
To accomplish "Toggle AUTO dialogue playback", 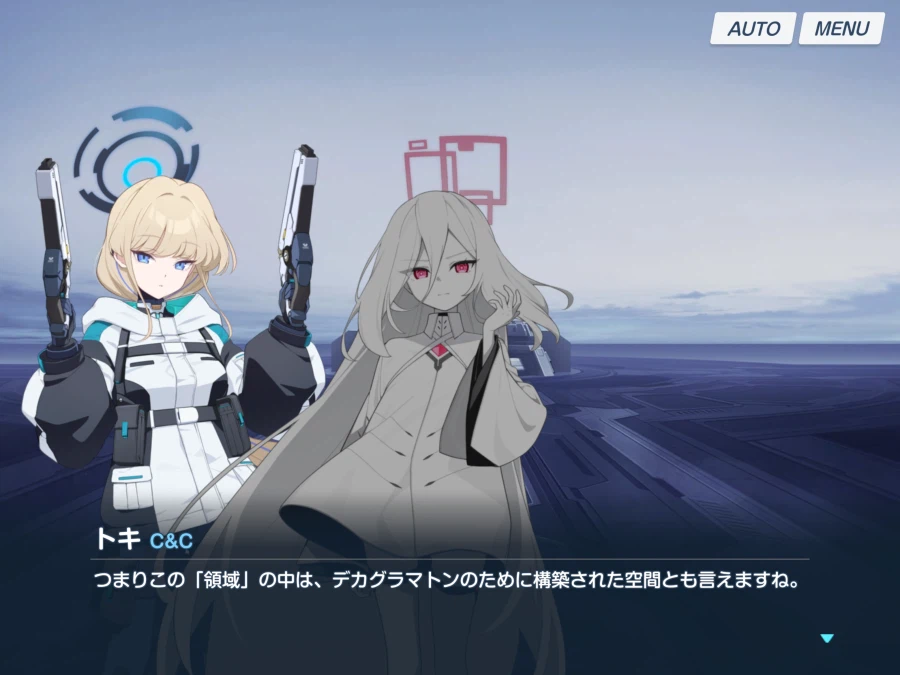I will tap(753, 29).
